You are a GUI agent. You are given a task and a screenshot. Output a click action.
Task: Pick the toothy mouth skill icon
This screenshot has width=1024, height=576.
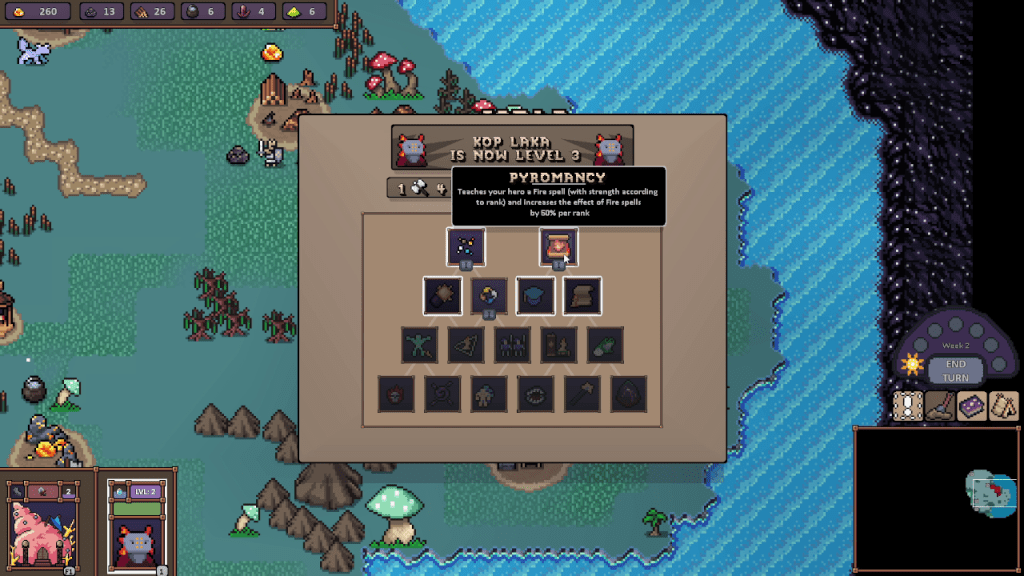tap(535, 394)
